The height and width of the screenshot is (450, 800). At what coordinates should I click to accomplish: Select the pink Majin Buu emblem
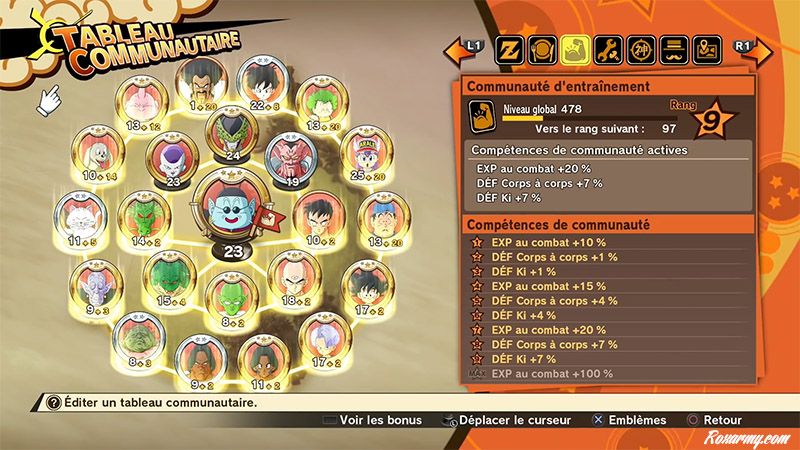coord(139,104)
